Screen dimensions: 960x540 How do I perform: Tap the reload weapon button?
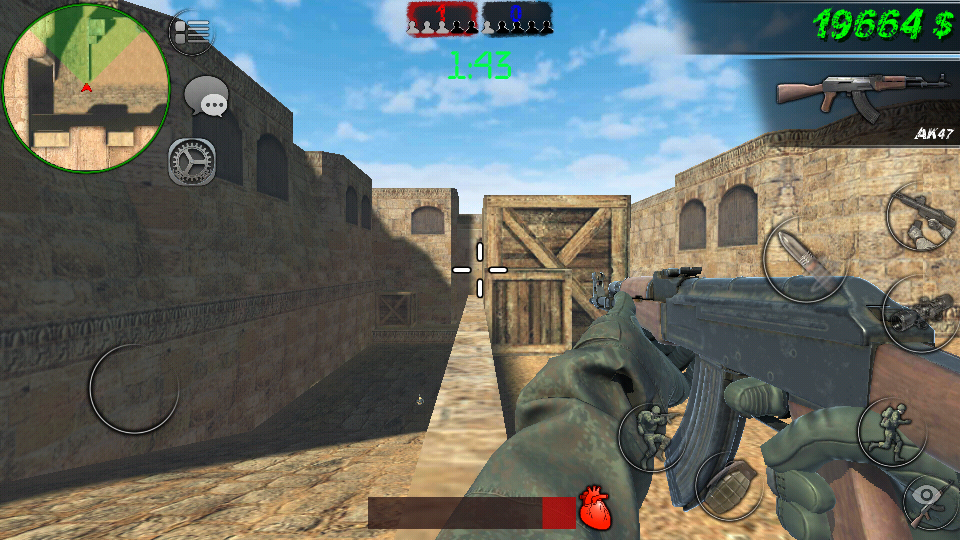click(920, 217)
